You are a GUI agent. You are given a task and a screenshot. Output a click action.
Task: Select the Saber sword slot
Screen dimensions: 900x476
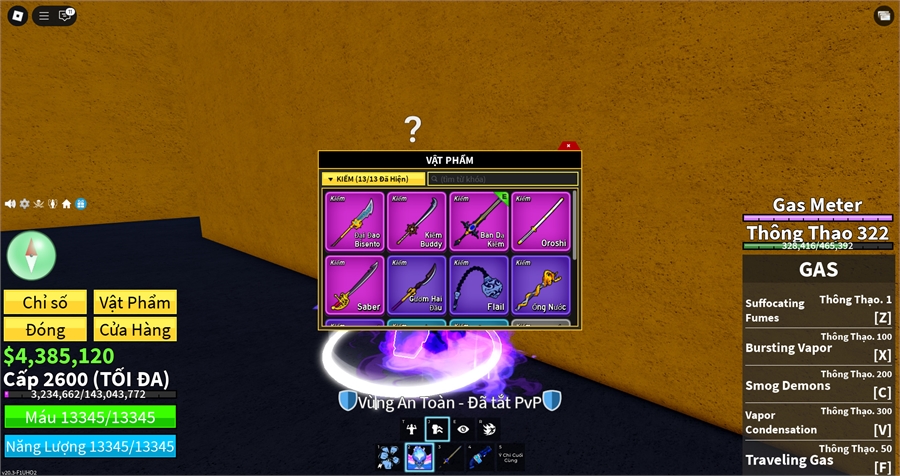point(353,284)
